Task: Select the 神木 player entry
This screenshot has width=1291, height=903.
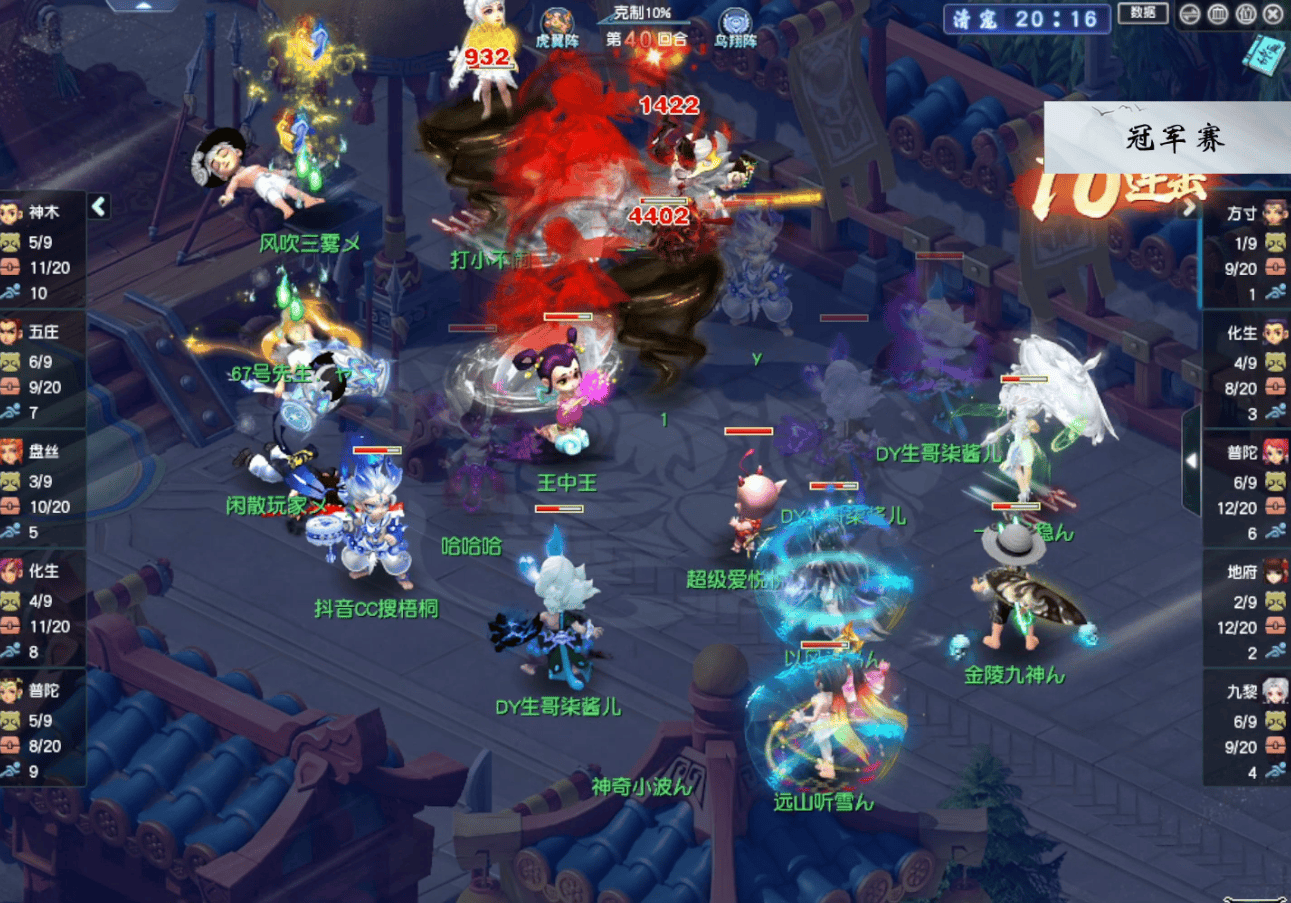Action: 42,213
